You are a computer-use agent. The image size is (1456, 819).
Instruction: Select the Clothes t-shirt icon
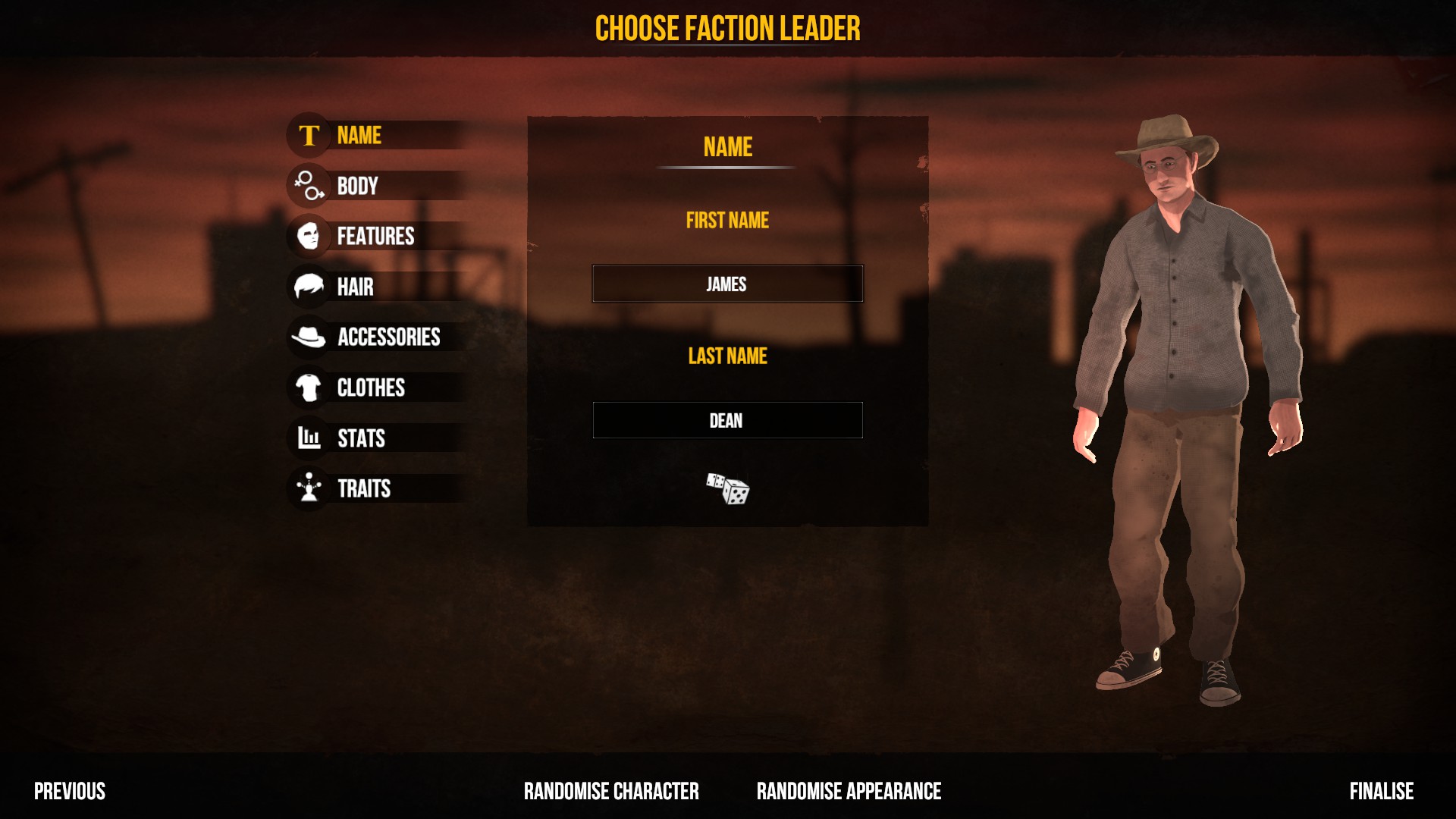[308, 388]
